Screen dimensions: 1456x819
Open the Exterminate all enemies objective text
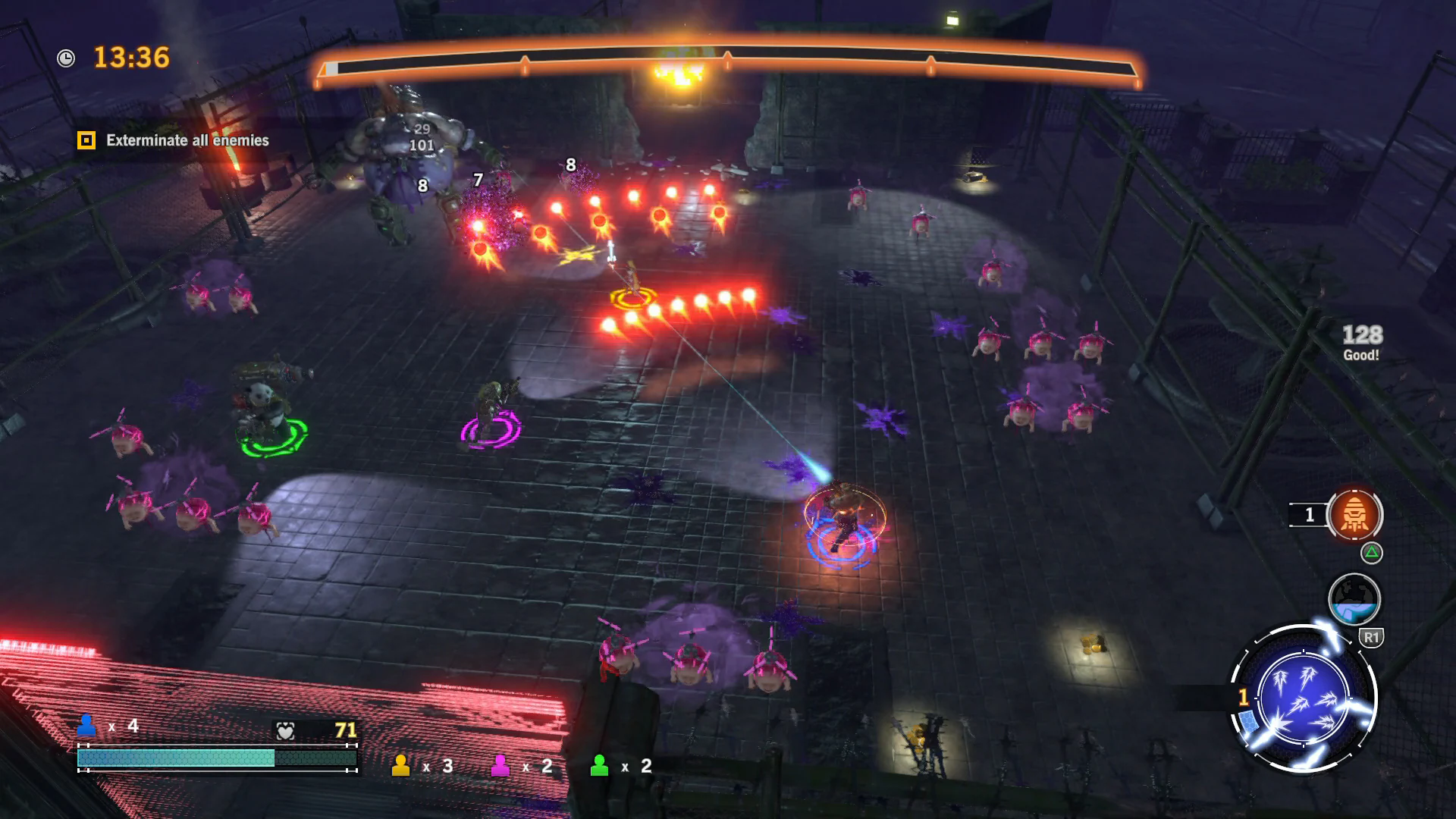point(188,140)
